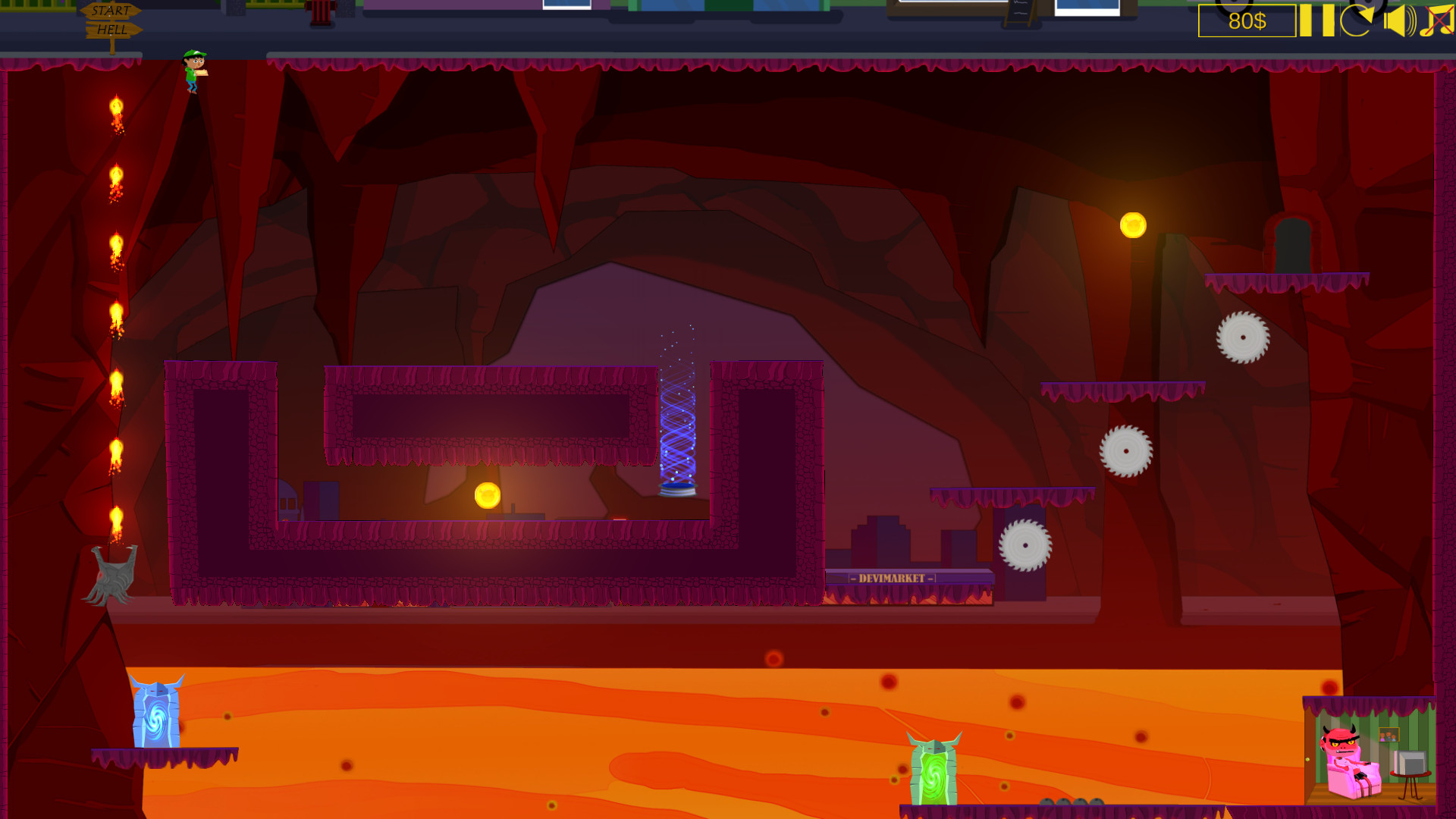The height and width of the screenshot is (819, 1456).
Task: Click the crossed-out music note icon
Action: (x=1439, y=21)
